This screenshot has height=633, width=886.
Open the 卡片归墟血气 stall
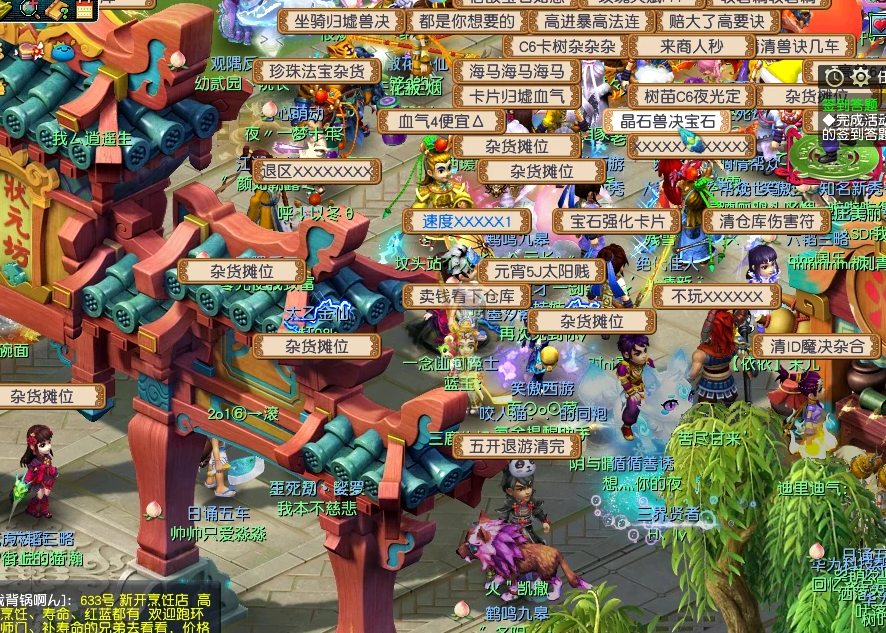tap(516, 96)
